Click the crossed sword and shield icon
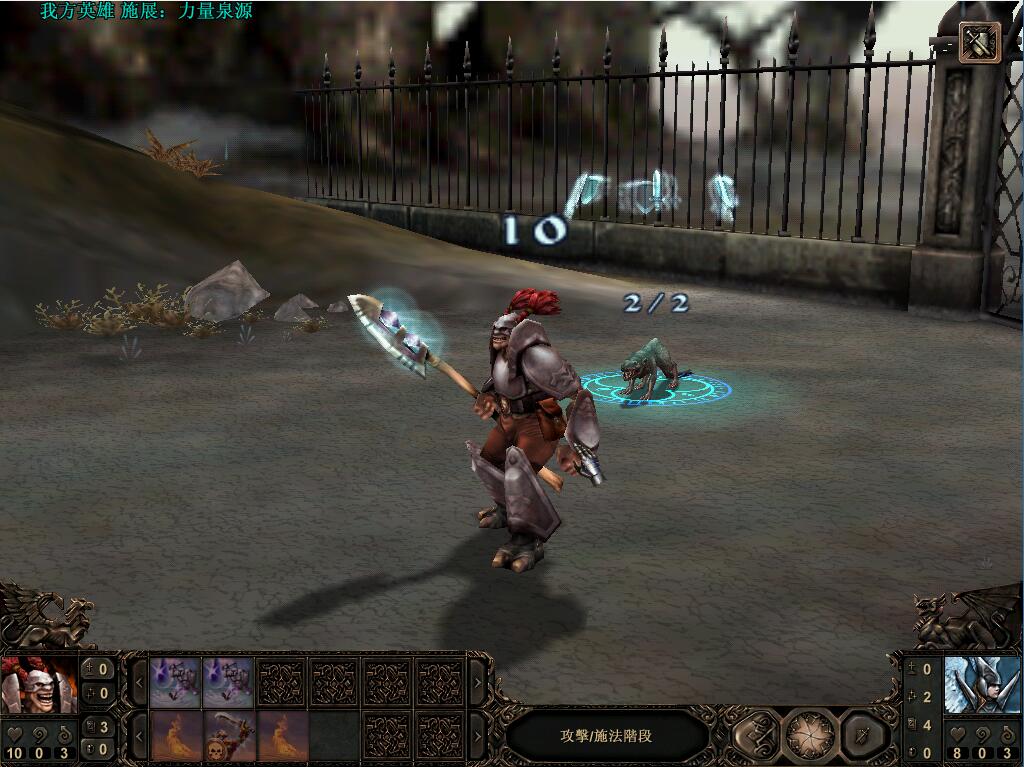1024x767 pixels. (978, 42)
